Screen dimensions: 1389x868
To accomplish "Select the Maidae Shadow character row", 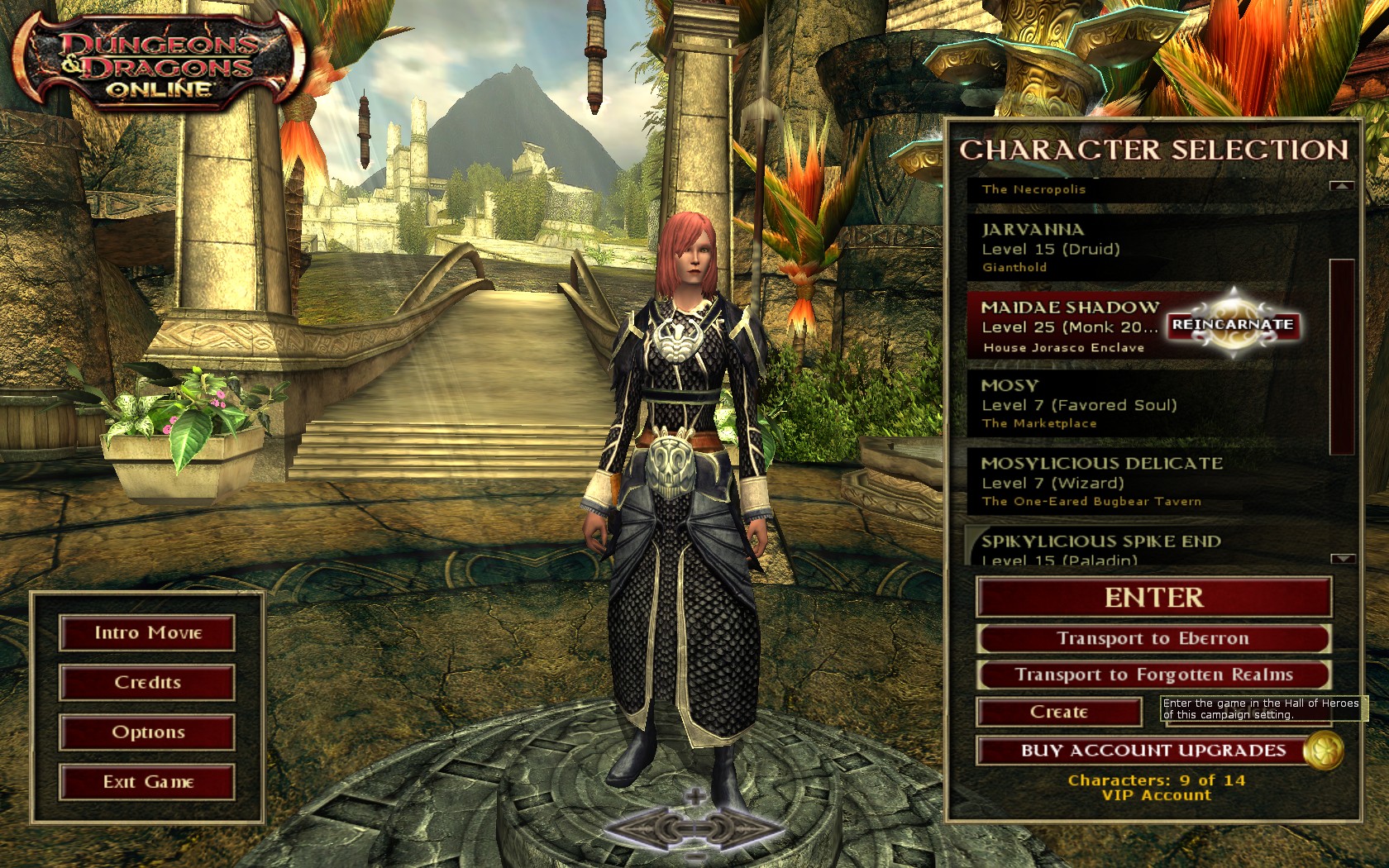I will 1067,326.
